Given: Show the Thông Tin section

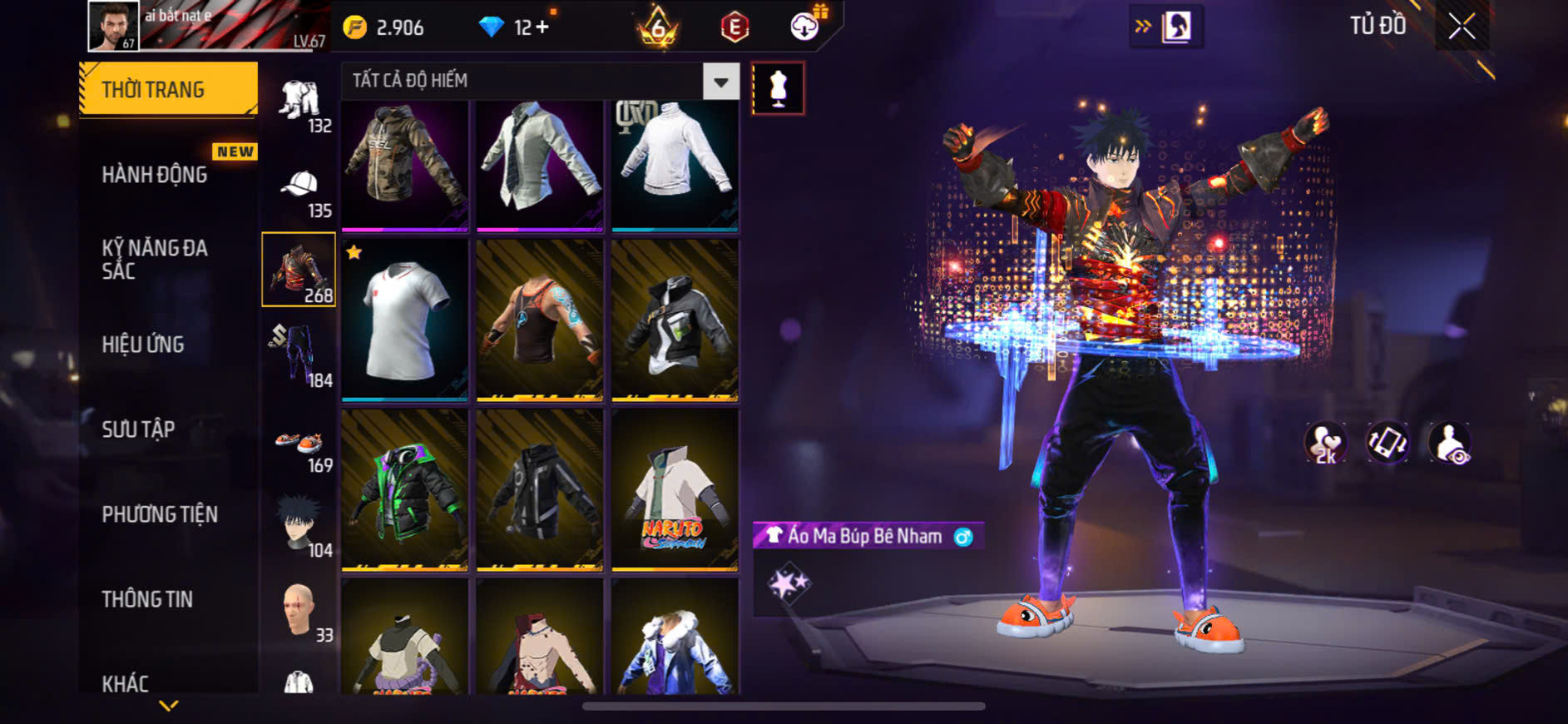Looking at the screenshot, I should 147,599.
